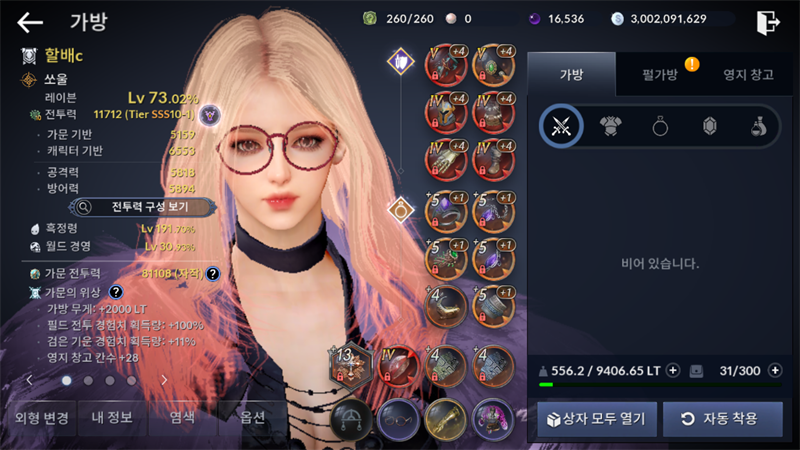Show the potion category items
The width and height of the screenshot is (800, 450).
click(759, 126)
